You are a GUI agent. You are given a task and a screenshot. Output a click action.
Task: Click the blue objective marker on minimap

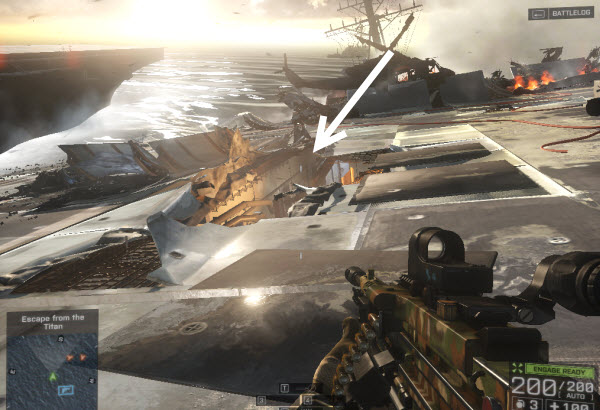pos(66,389)
